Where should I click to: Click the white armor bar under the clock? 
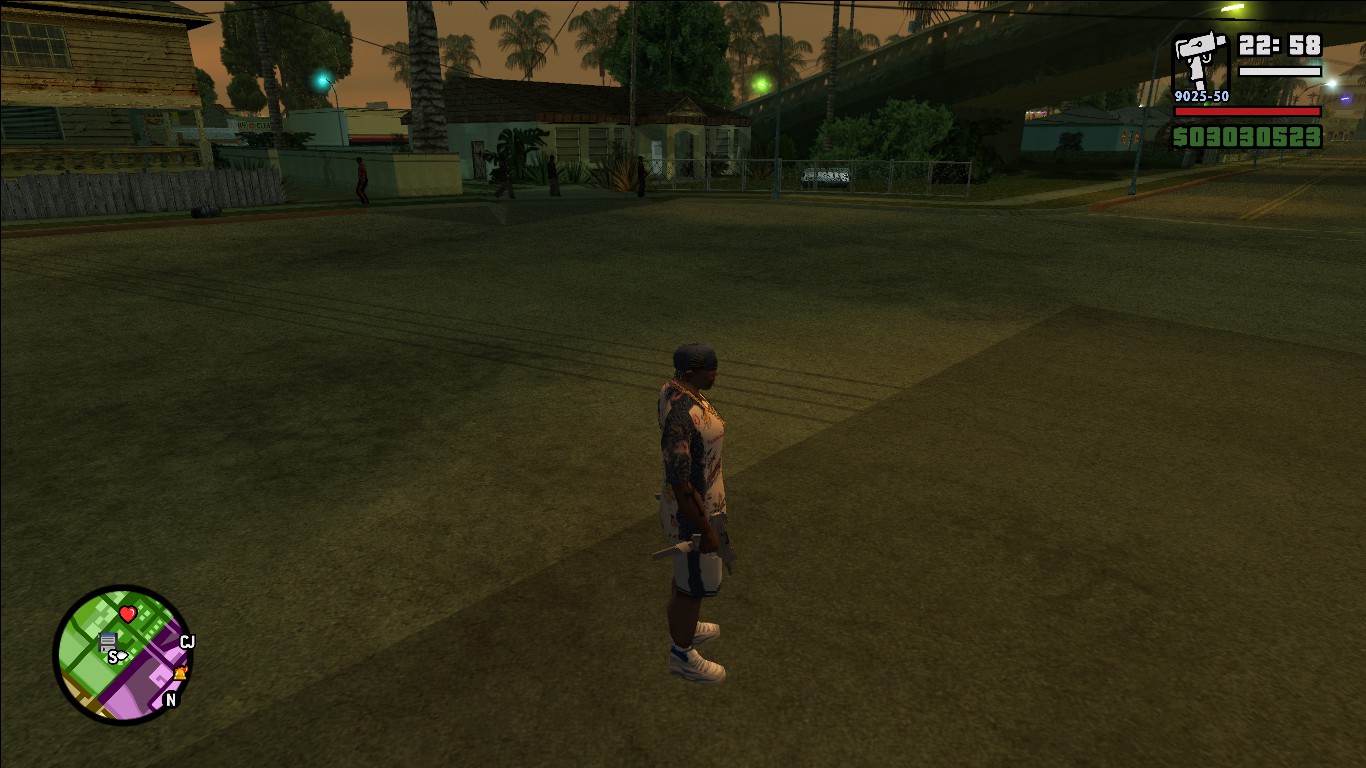pyautogui.click(x=1280, y=72)
